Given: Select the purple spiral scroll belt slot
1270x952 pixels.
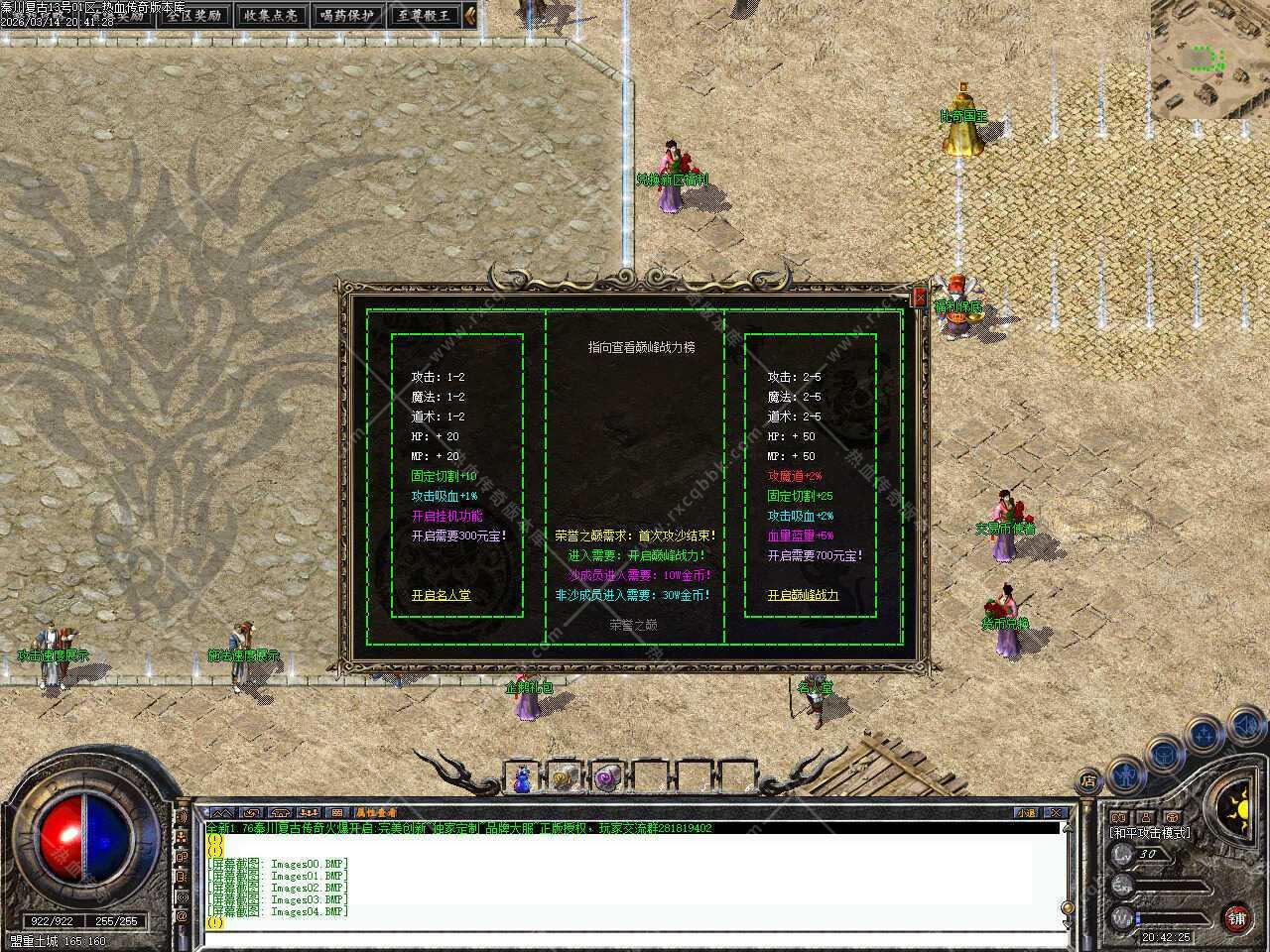Looking at the screenshot, I should pos(605,779).
